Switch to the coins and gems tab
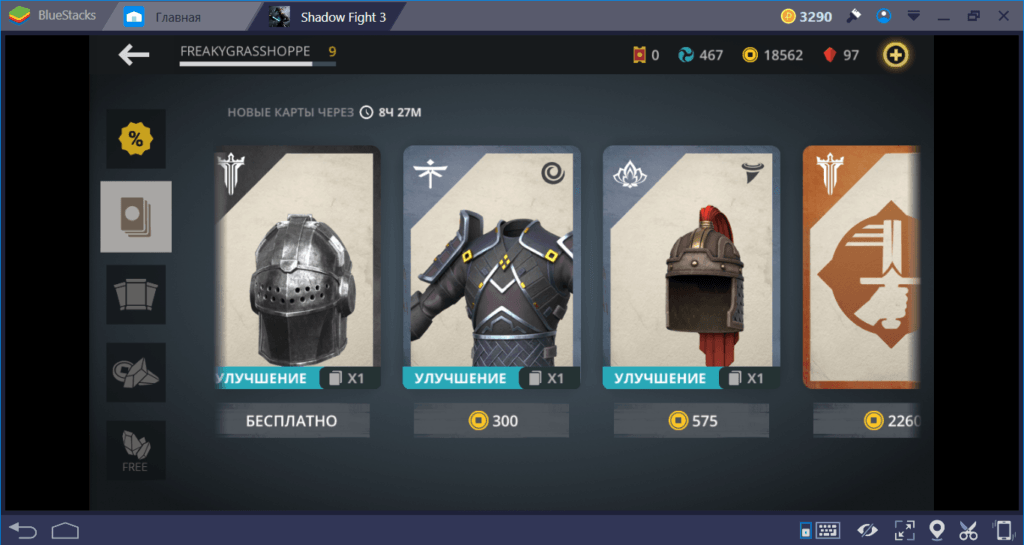The height and width of the screenshot is (545, 1024). [x=136, y=372]
